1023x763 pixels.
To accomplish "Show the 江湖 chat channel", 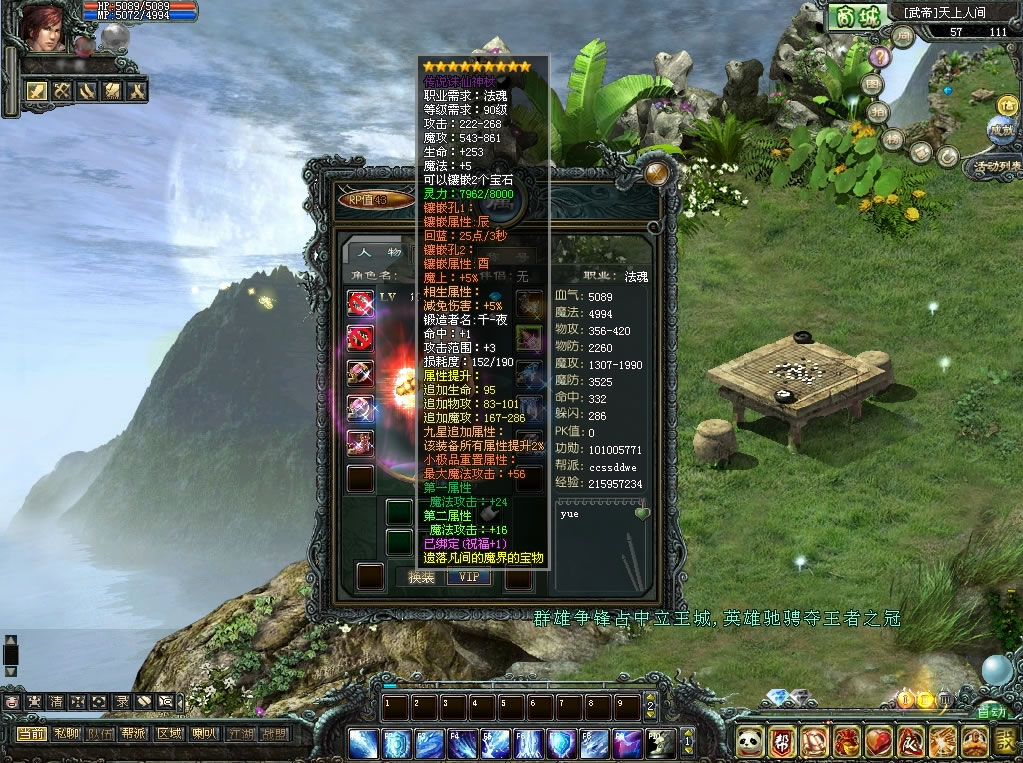I will click(x=239, y=733).
